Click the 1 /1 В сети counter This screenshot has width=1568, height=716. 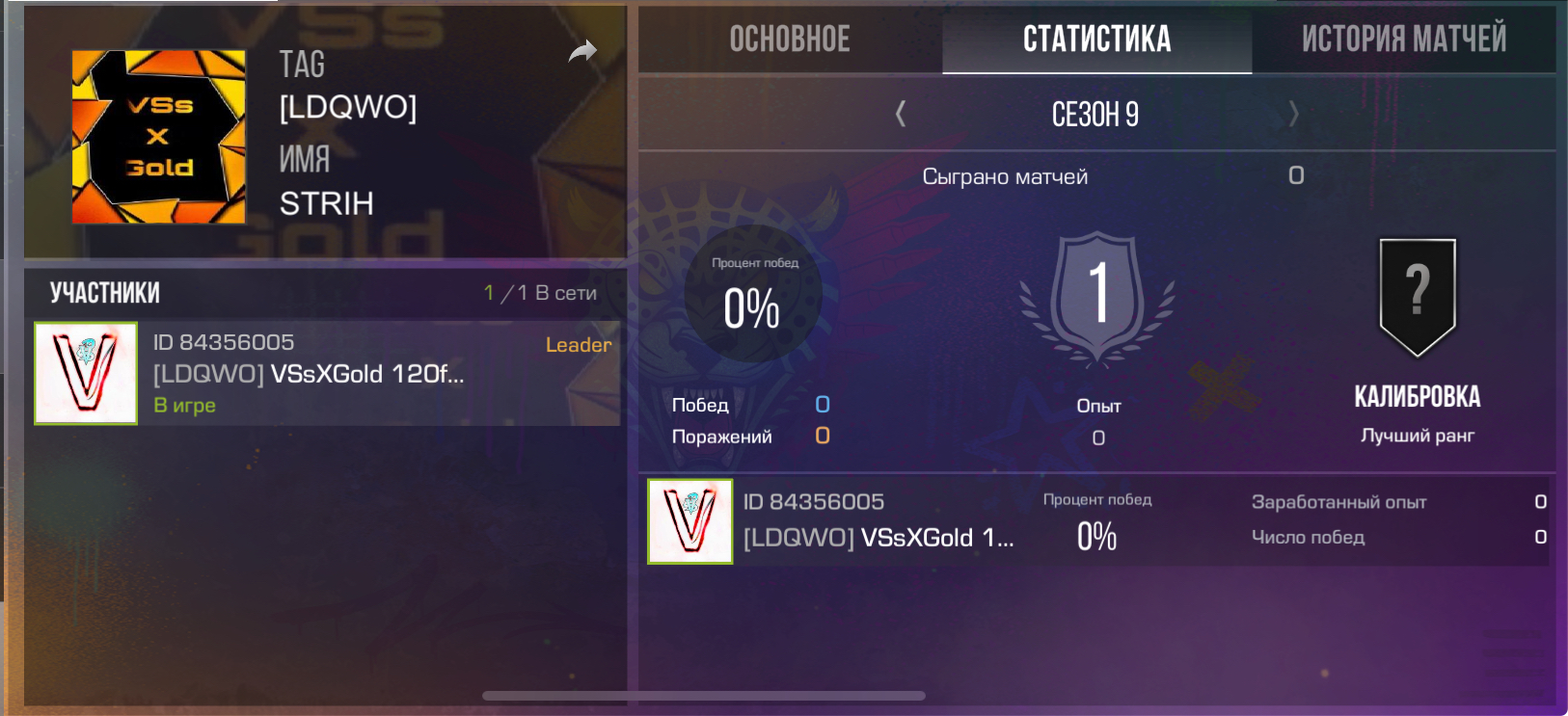540,291
